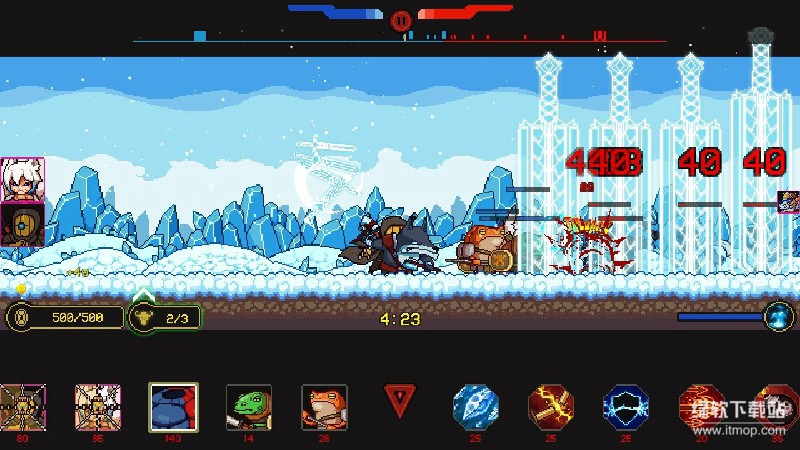800x450 pixels.
Task: Click the blue mana orb icon
Action: pos(779,318)
